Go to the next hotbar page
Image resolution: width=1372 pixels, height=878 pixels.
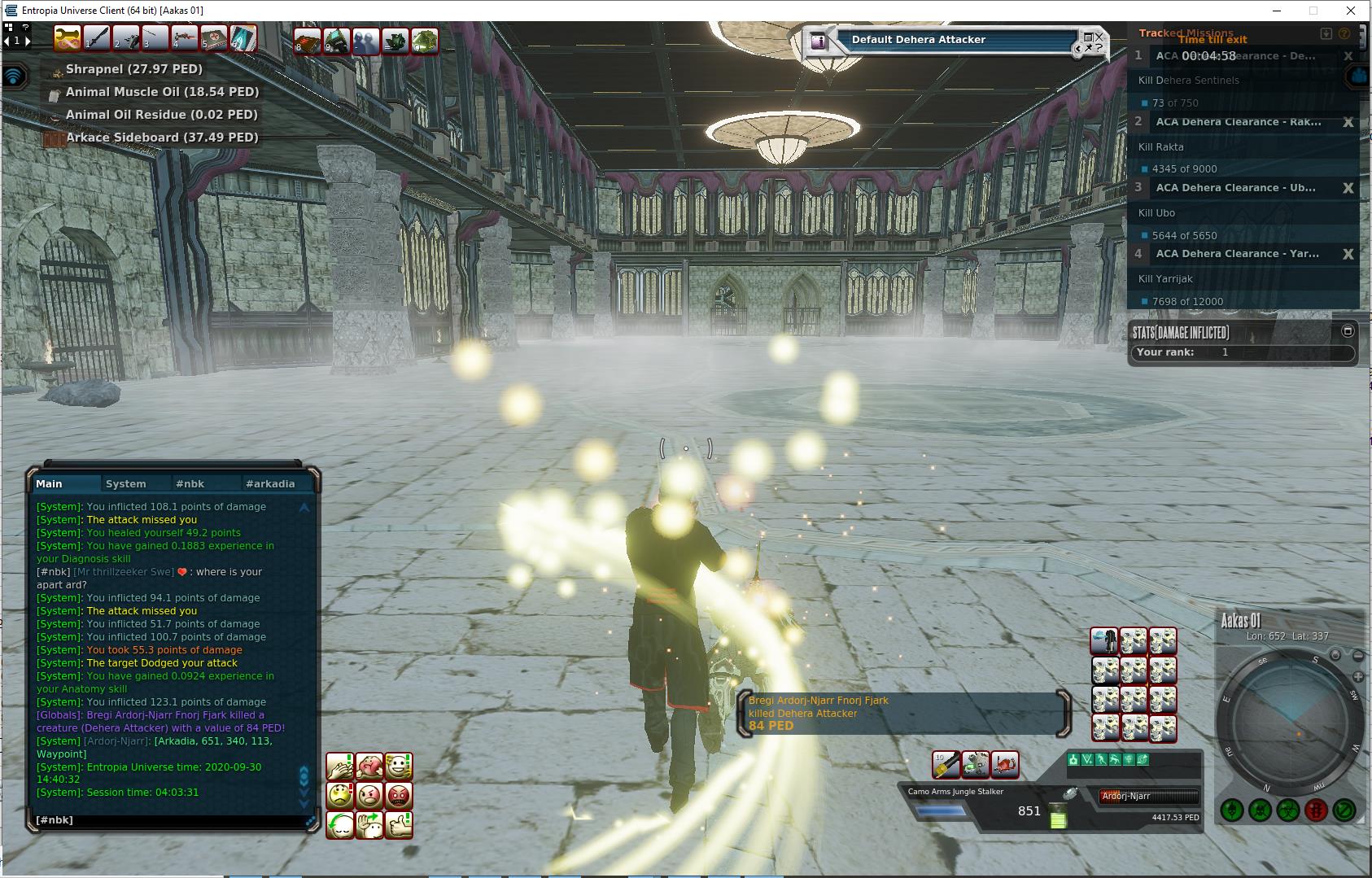[x=28, y=41]
